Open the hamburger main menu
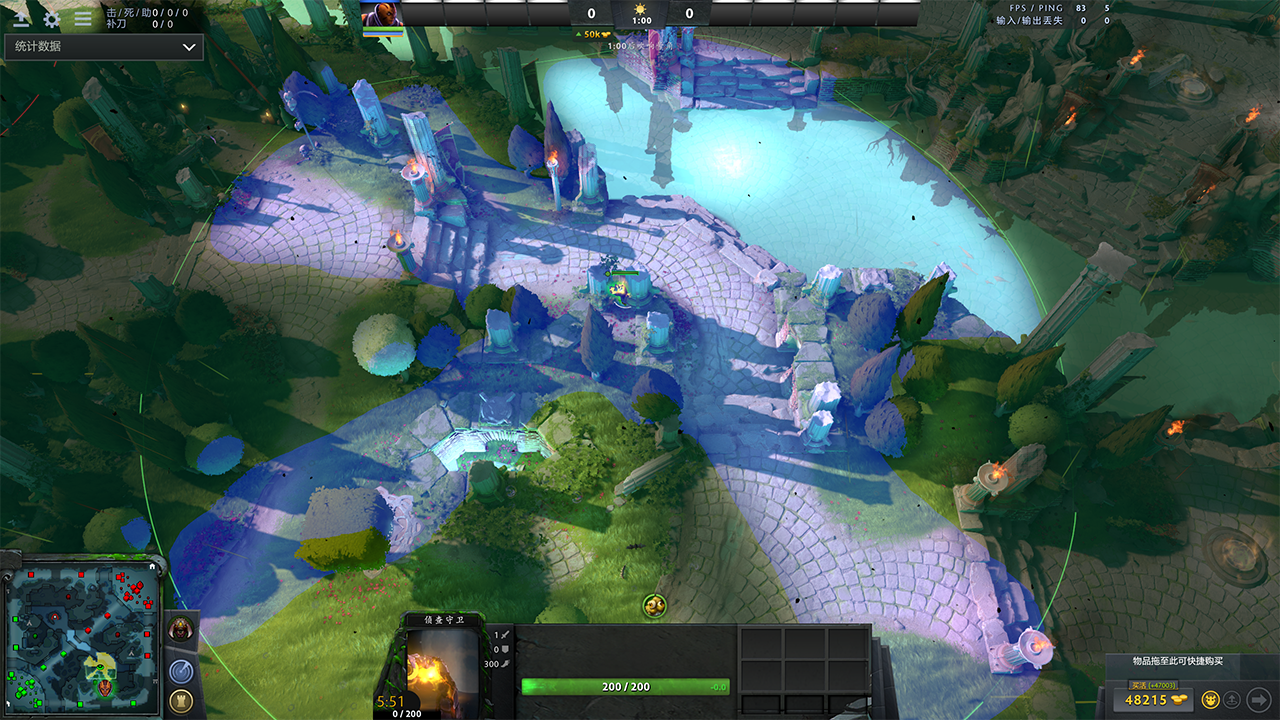Screen dimensions: 1280x720 (x=83, y=18)
